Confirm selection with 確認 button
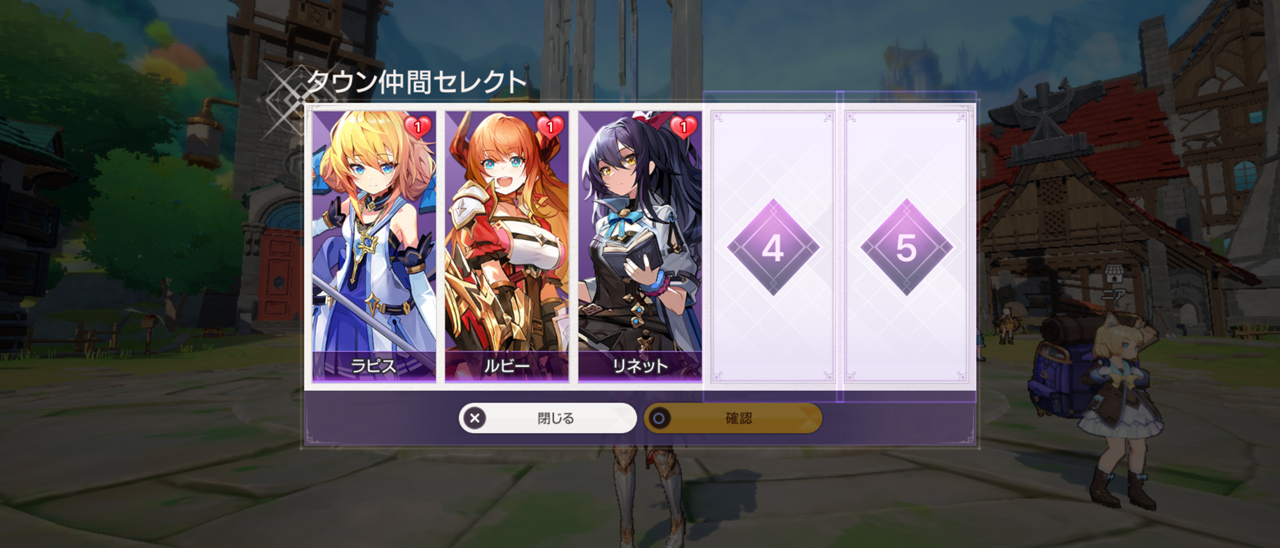The height and width of the screenshot is (548, 1280). [x=733, y=418]
